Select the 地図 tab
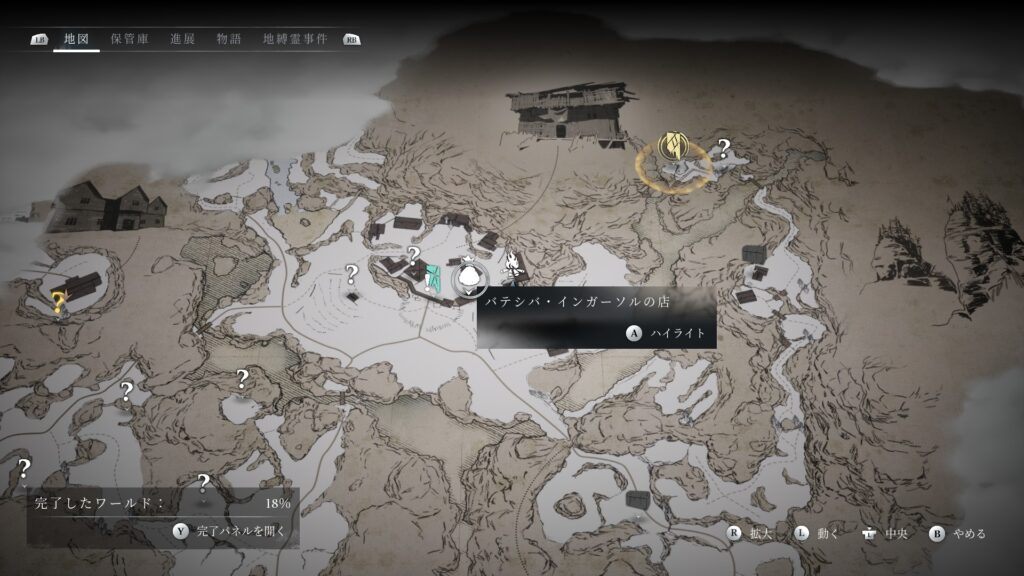Image resolution: width=1024 pixels, height=576 pixels. (x=76, y=39)
